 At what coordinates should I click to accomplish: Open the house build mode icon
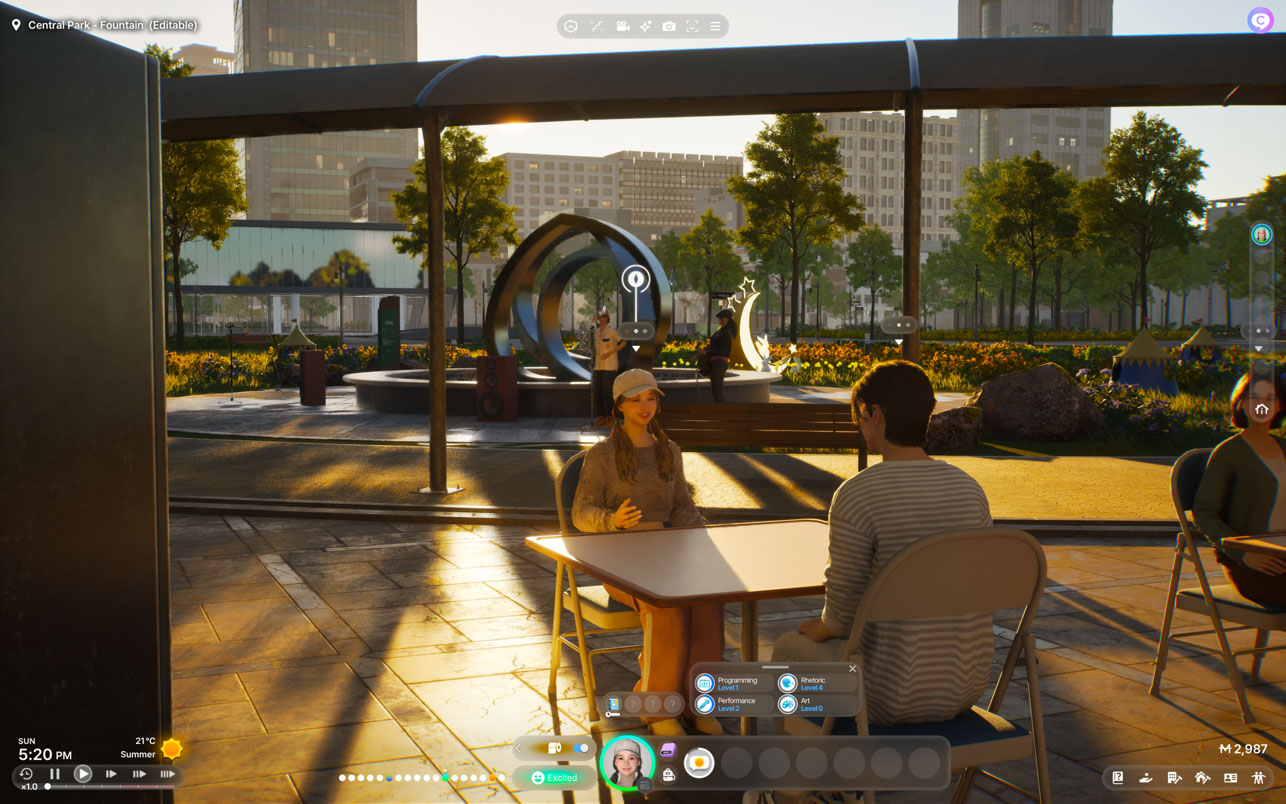[1202, 777]
